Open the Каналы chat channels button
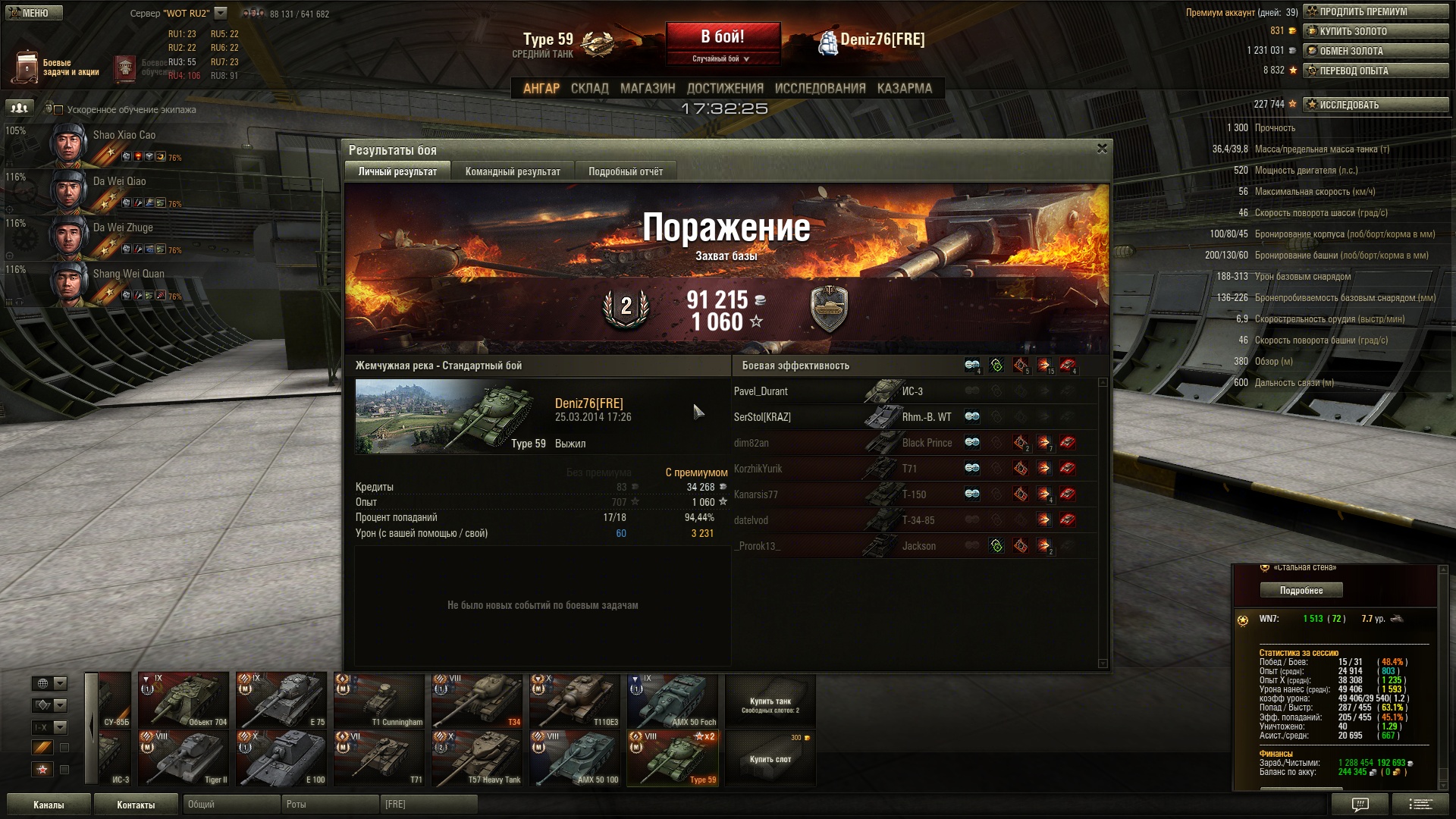This screenshot has height=819, width=1456. [x=49, y=805]
